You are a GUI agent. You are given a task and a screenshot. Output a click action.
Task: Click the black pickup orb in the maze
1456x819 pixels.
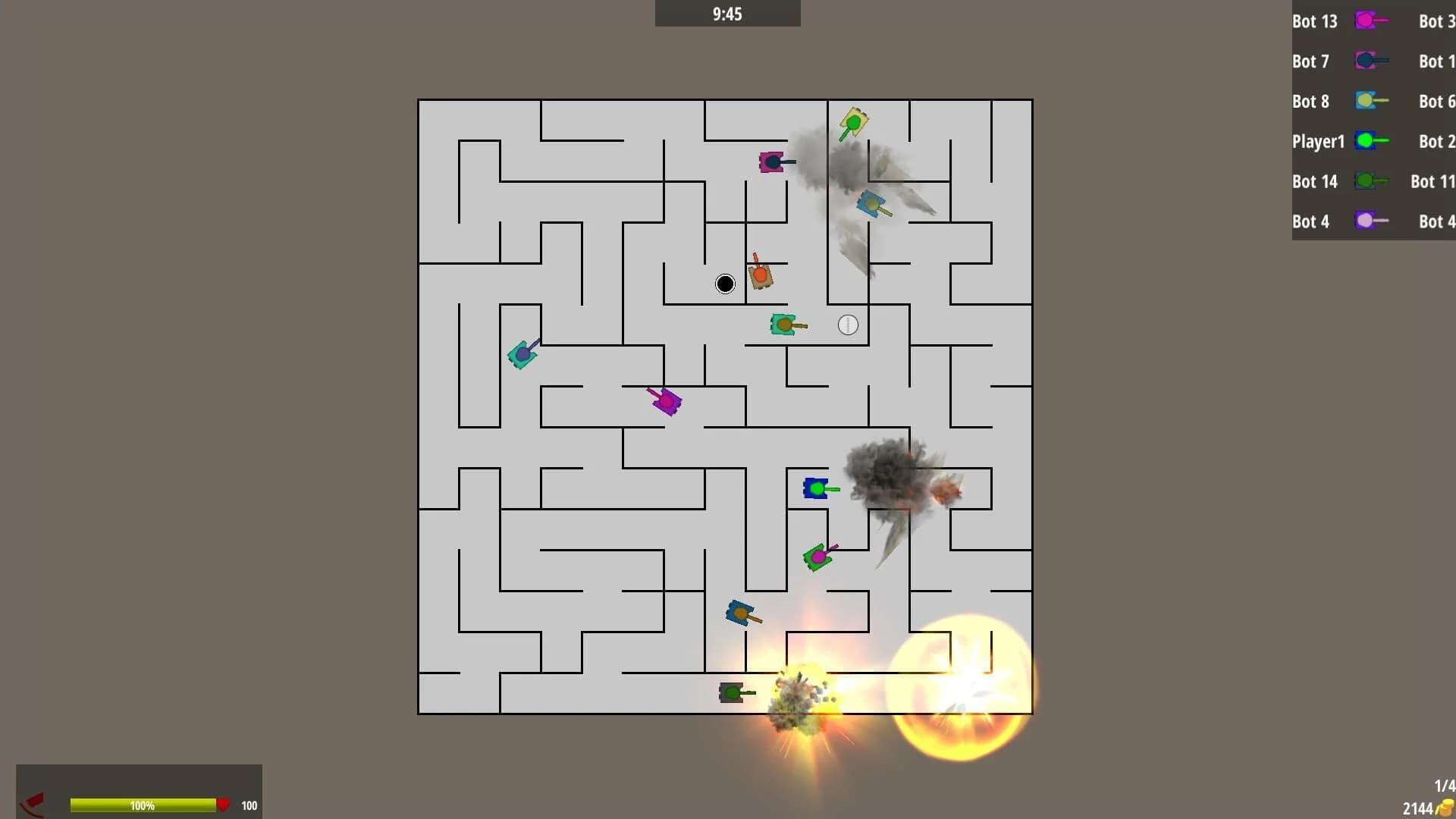(x=724, y=284)
